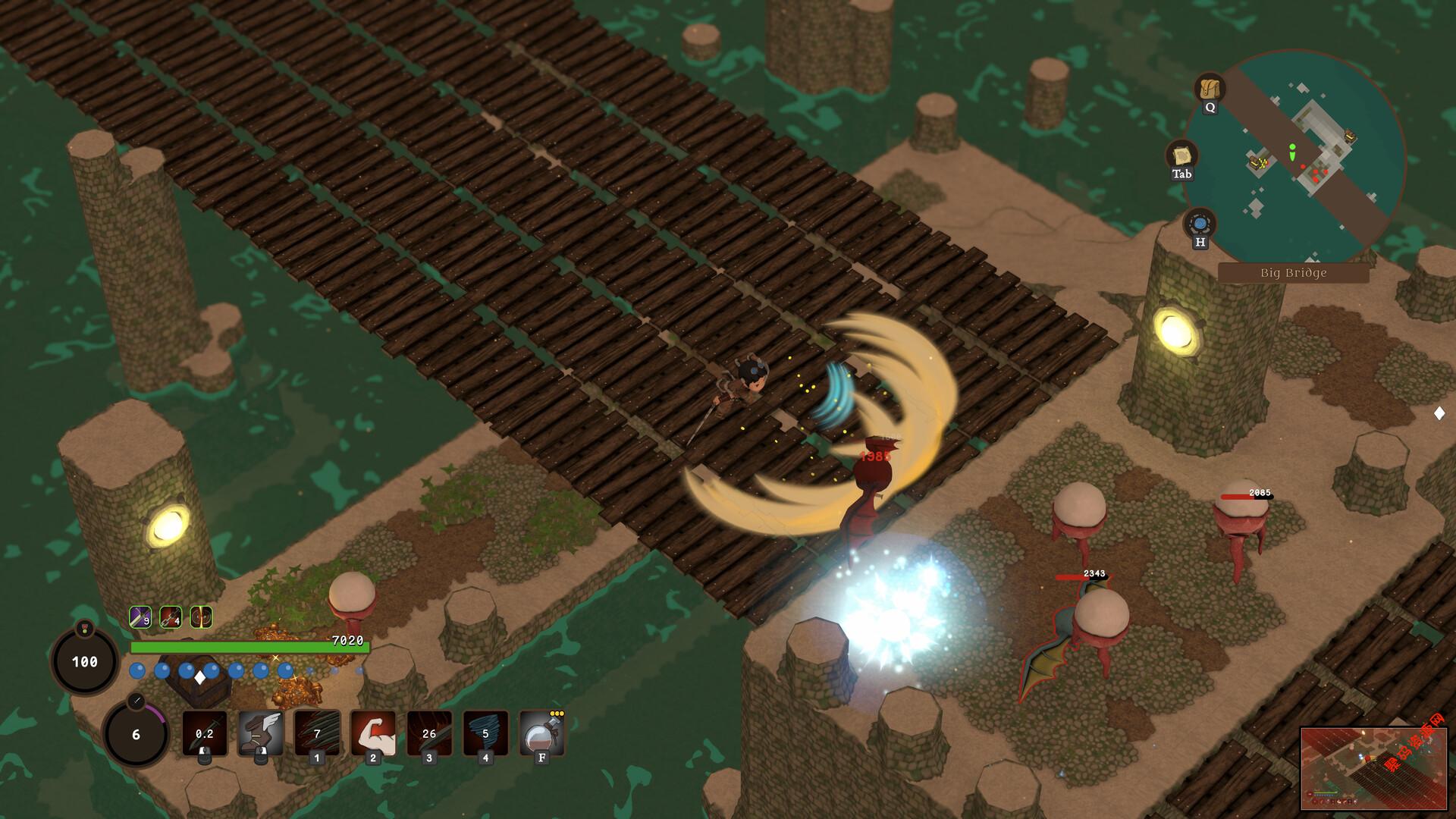Use the sword basic attack skill
This screenshot has width=1456, height=819.
click(x=205, y=733)
